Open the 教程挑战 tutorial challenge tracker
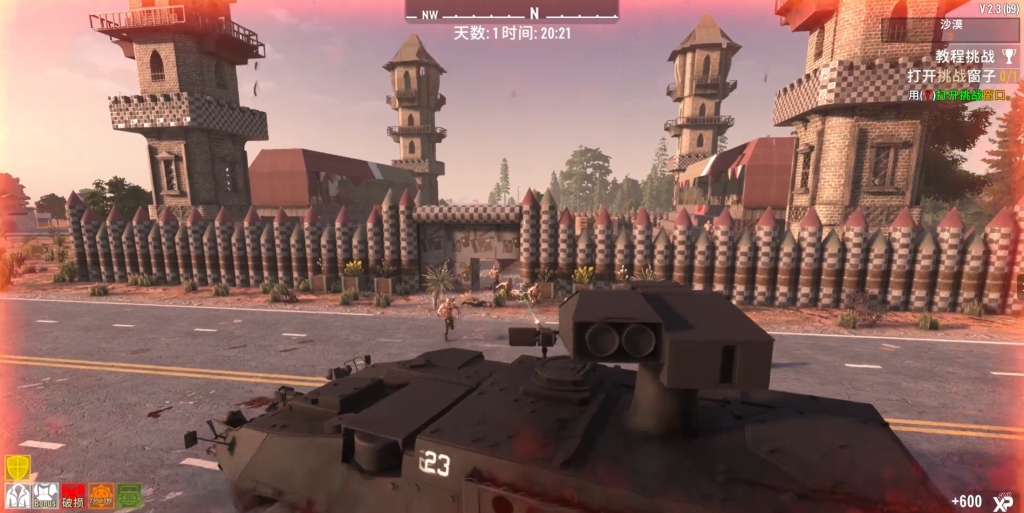Viewport: 1024px width, 513px height. point(965,57)
